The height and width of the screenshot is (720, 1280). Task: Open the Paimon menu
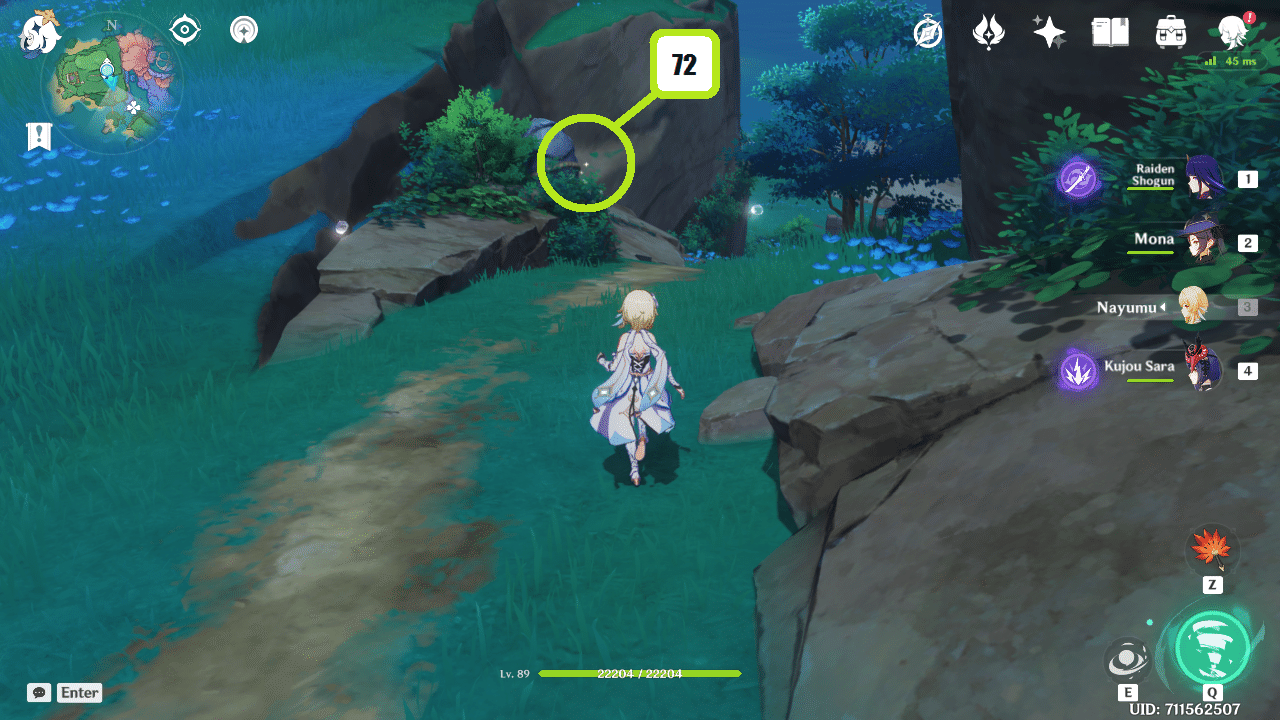tap(1234, 31)
